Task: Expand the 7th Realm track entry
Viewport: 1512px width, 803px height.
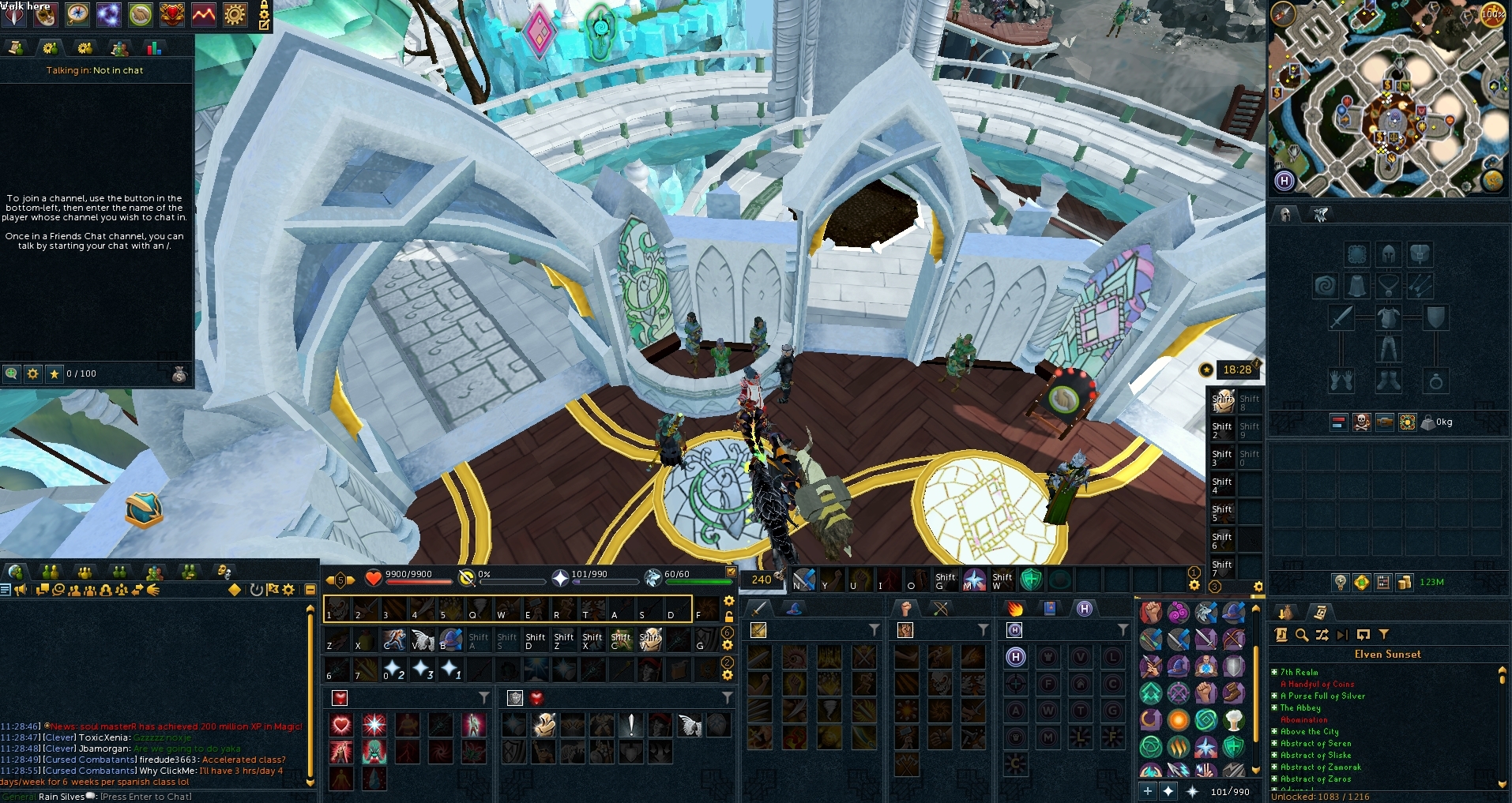Action: (x=1275, y=672)
